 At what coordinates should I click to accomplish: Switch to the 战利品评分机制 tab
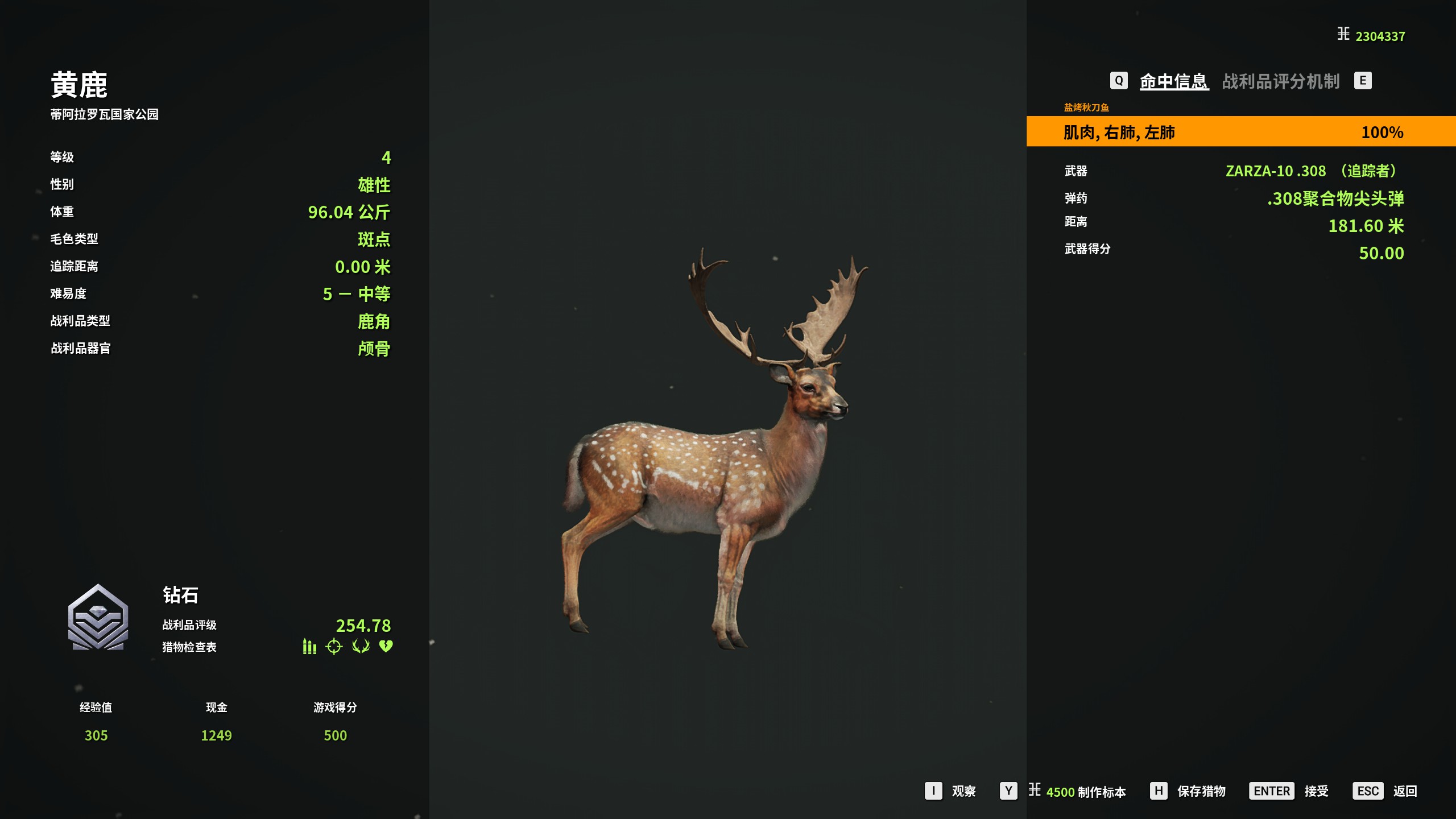pyautogui.click(x=1280, y=81)
